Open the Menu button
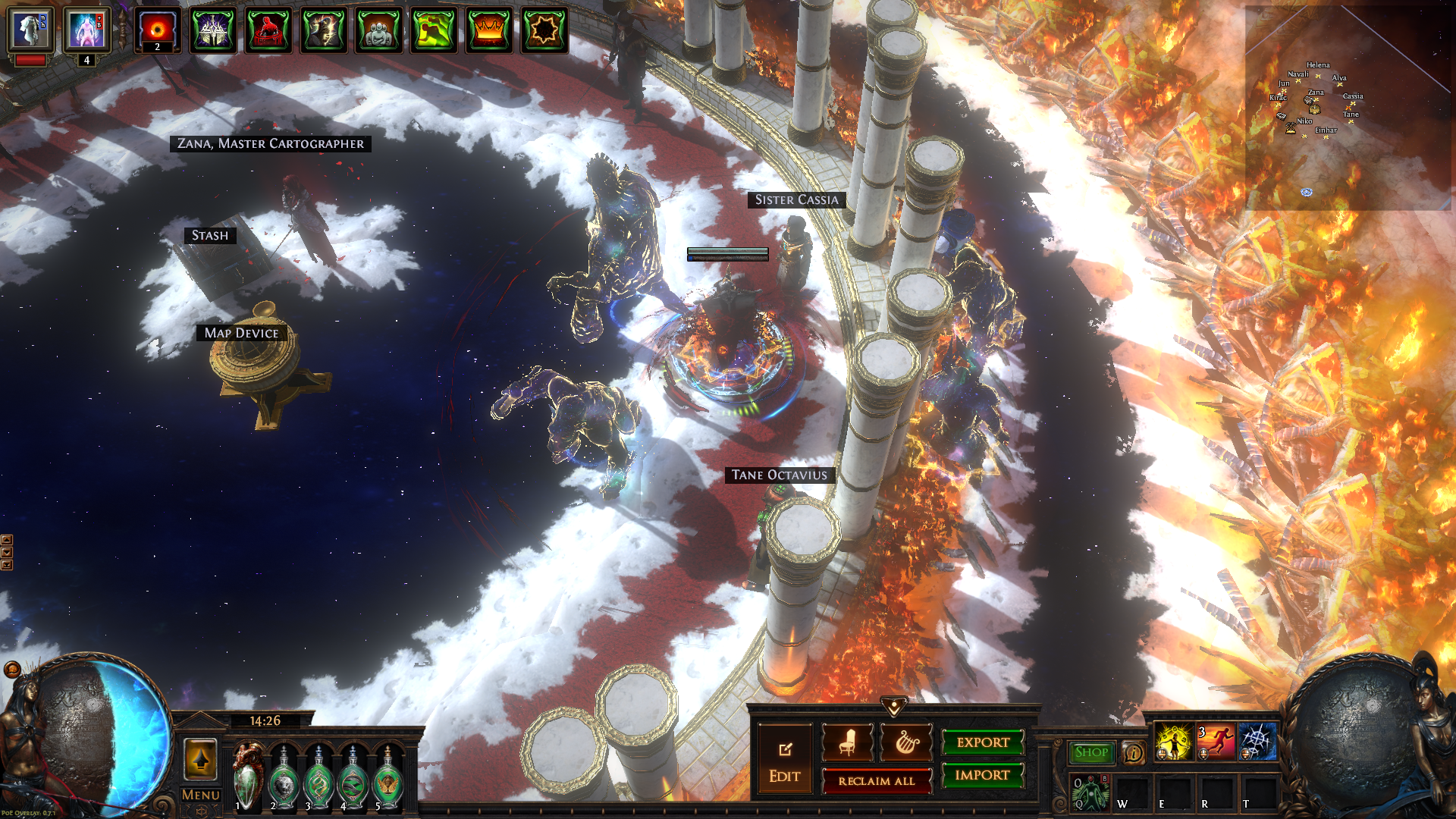The height and width of the screenshot is (819, 1456). pos(201,795)
